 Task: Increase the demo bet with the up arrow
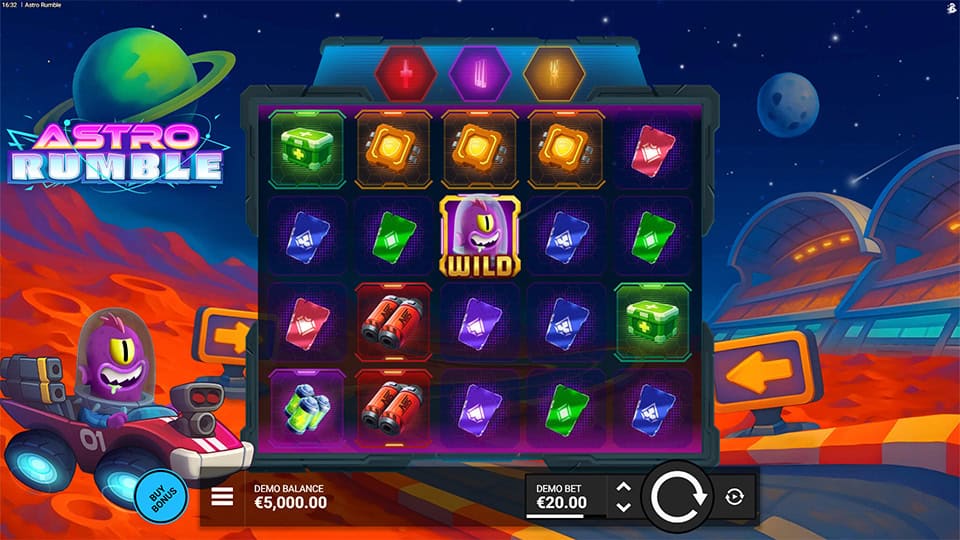click(x=623, y=488)
